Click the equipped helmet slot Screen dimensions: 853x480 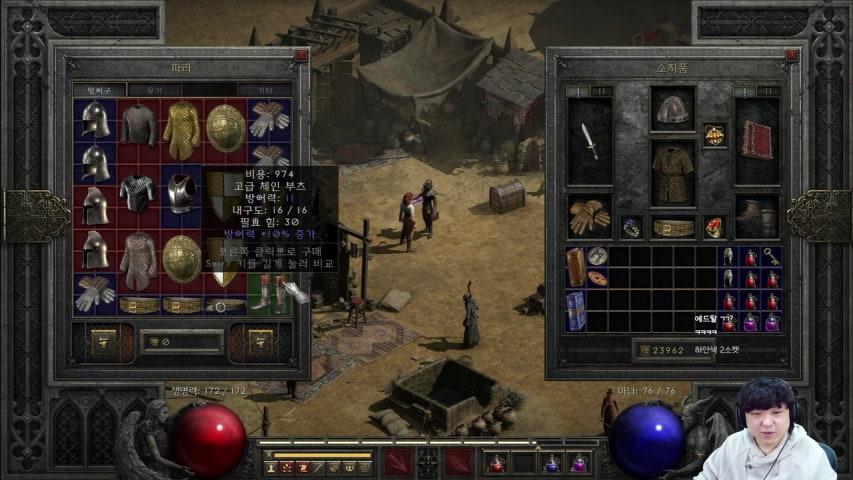pyautogui.click(x=673, y=111)
